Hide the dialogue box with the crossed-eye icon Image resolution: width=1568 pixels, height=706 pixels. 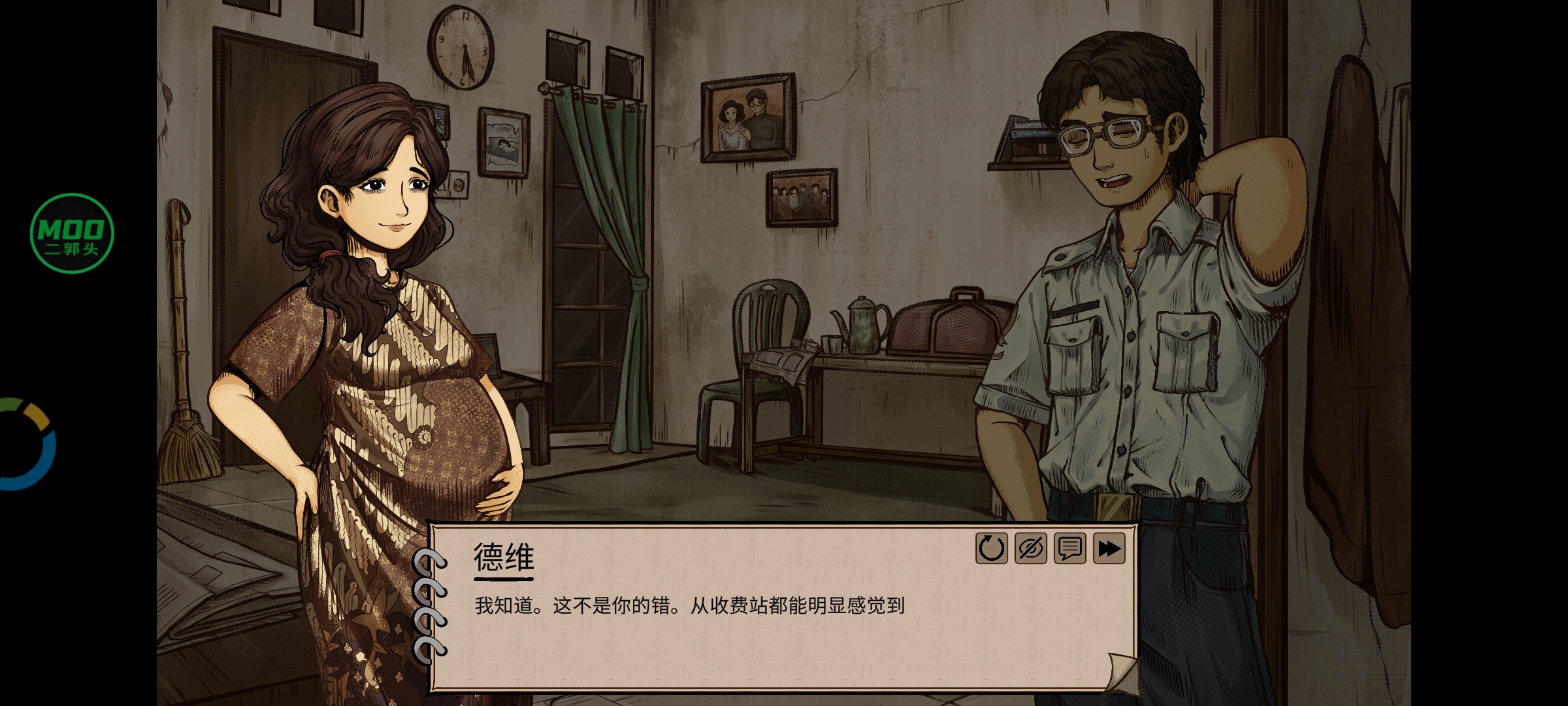1030,548
